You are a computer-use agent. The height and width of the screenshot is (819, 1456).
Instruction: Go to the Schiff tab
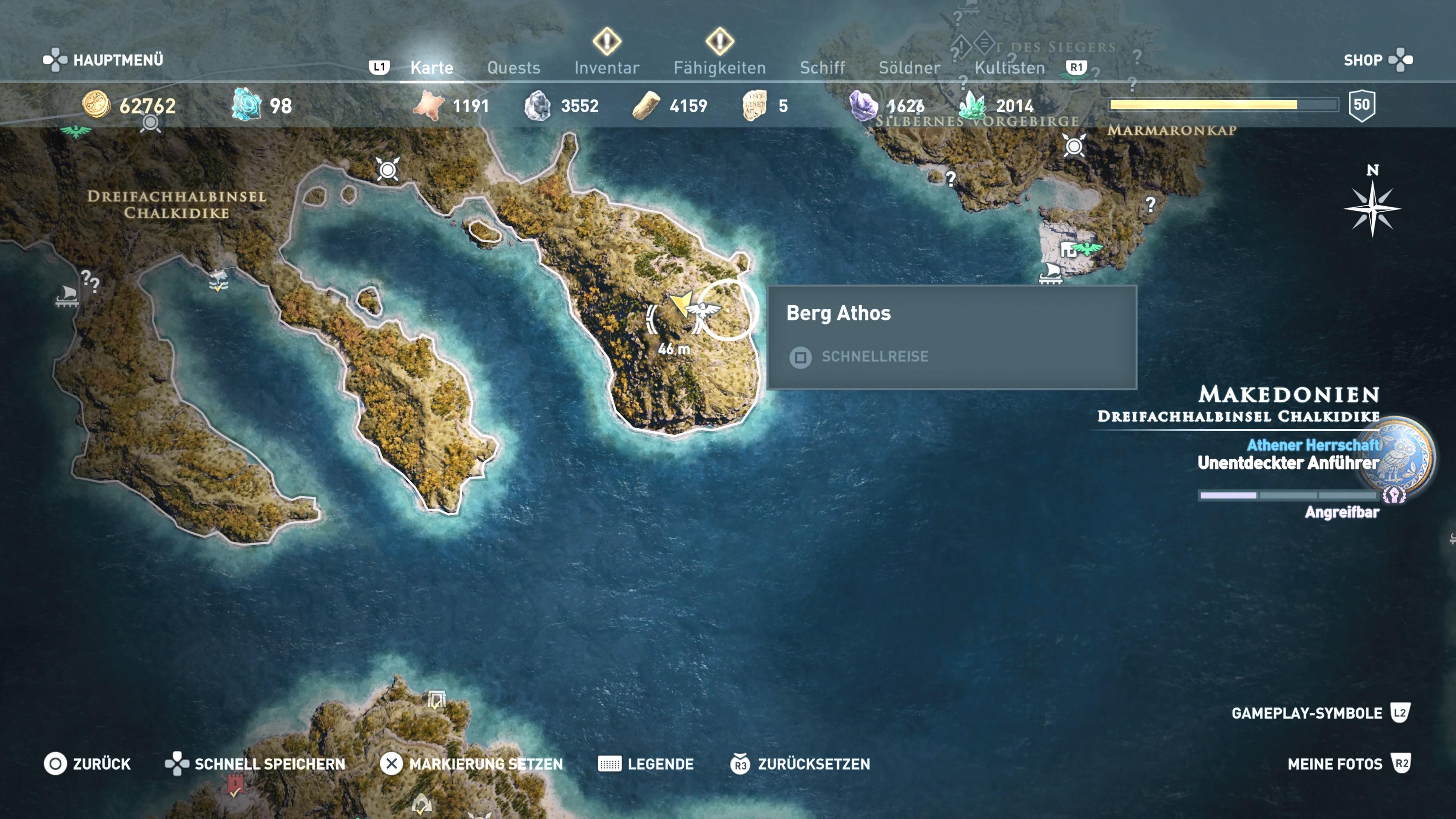822,68
